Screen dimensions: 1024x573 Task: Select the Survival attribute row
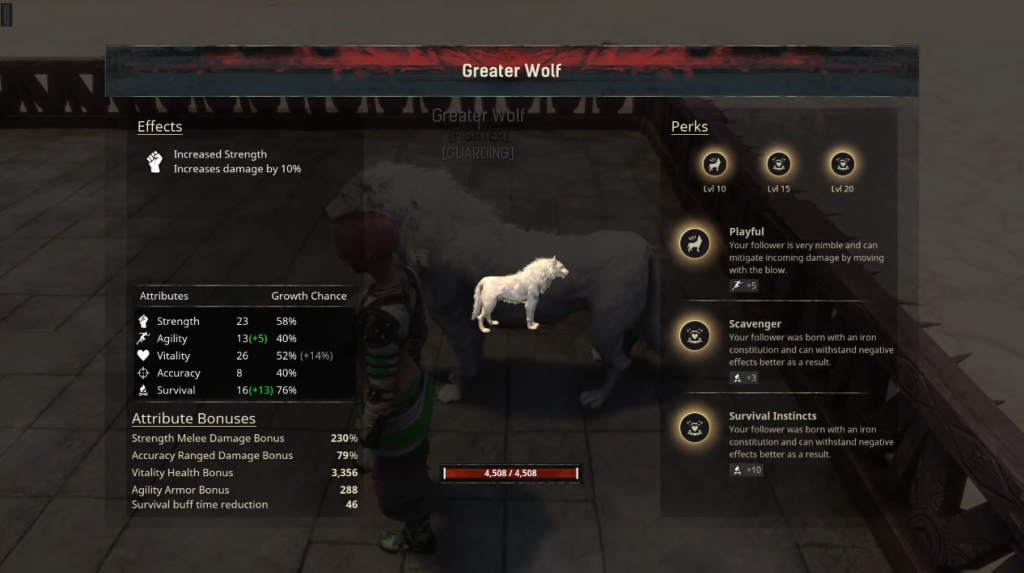click(244, 390)
